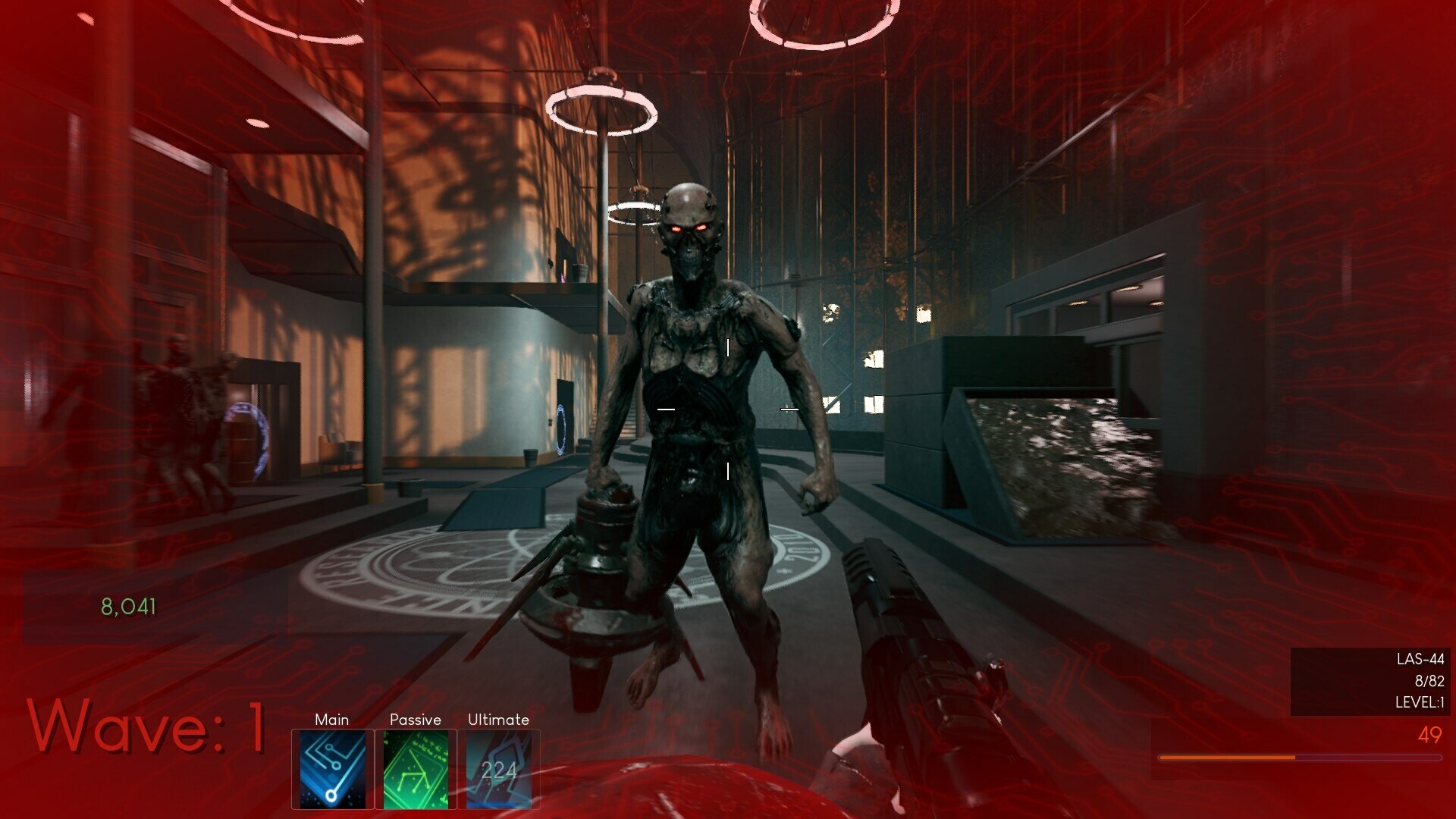Select the Passive tab label
Viewport: 1456px width, 819px height.
416,720
